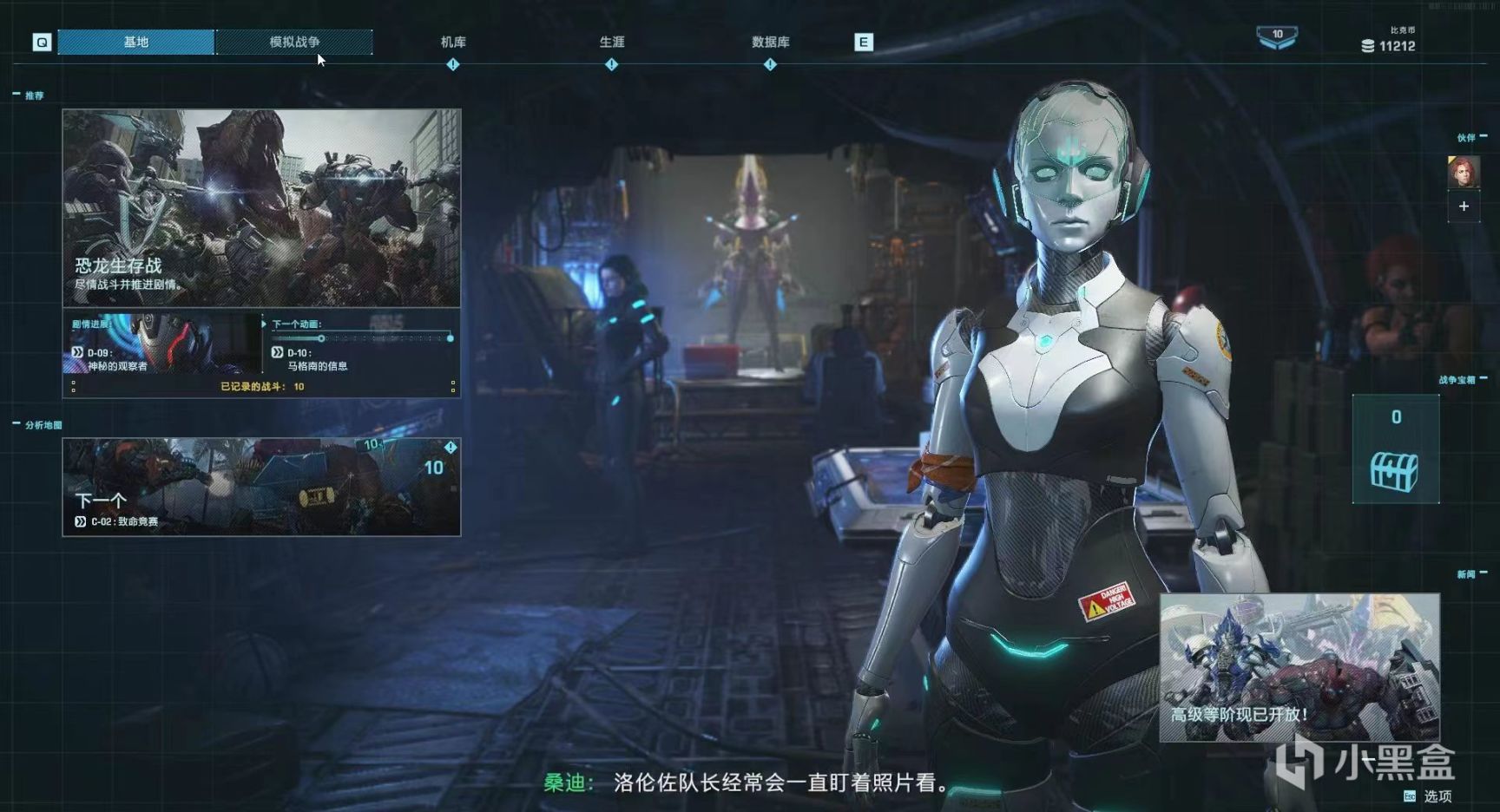Image resolution: width=1500 pixels, height=812 pixels.
Task: Open the 战争宝箱 treasure chest icon
Action: (x=1395, y=473)
